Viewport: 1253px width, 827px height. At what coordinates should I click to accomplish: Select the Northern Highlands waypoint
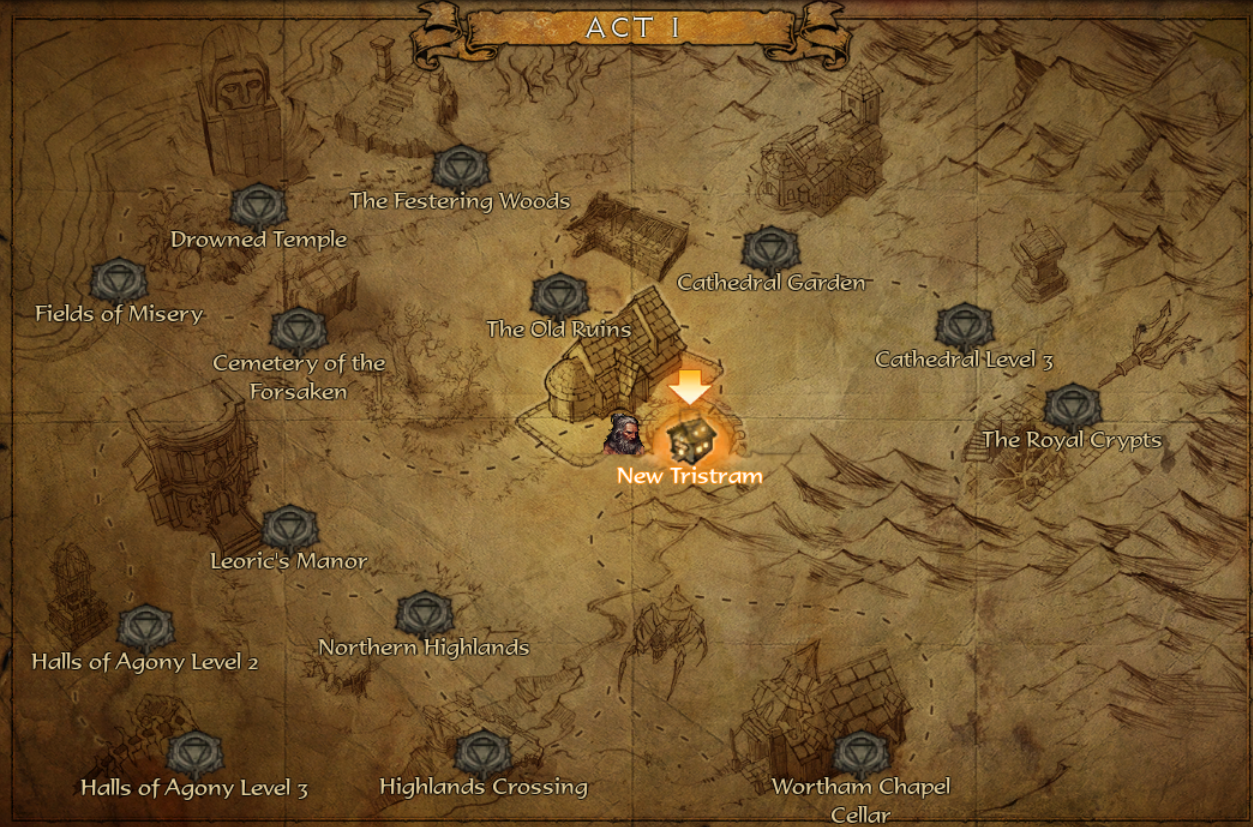pyautogui.click(x=424, y=615)
